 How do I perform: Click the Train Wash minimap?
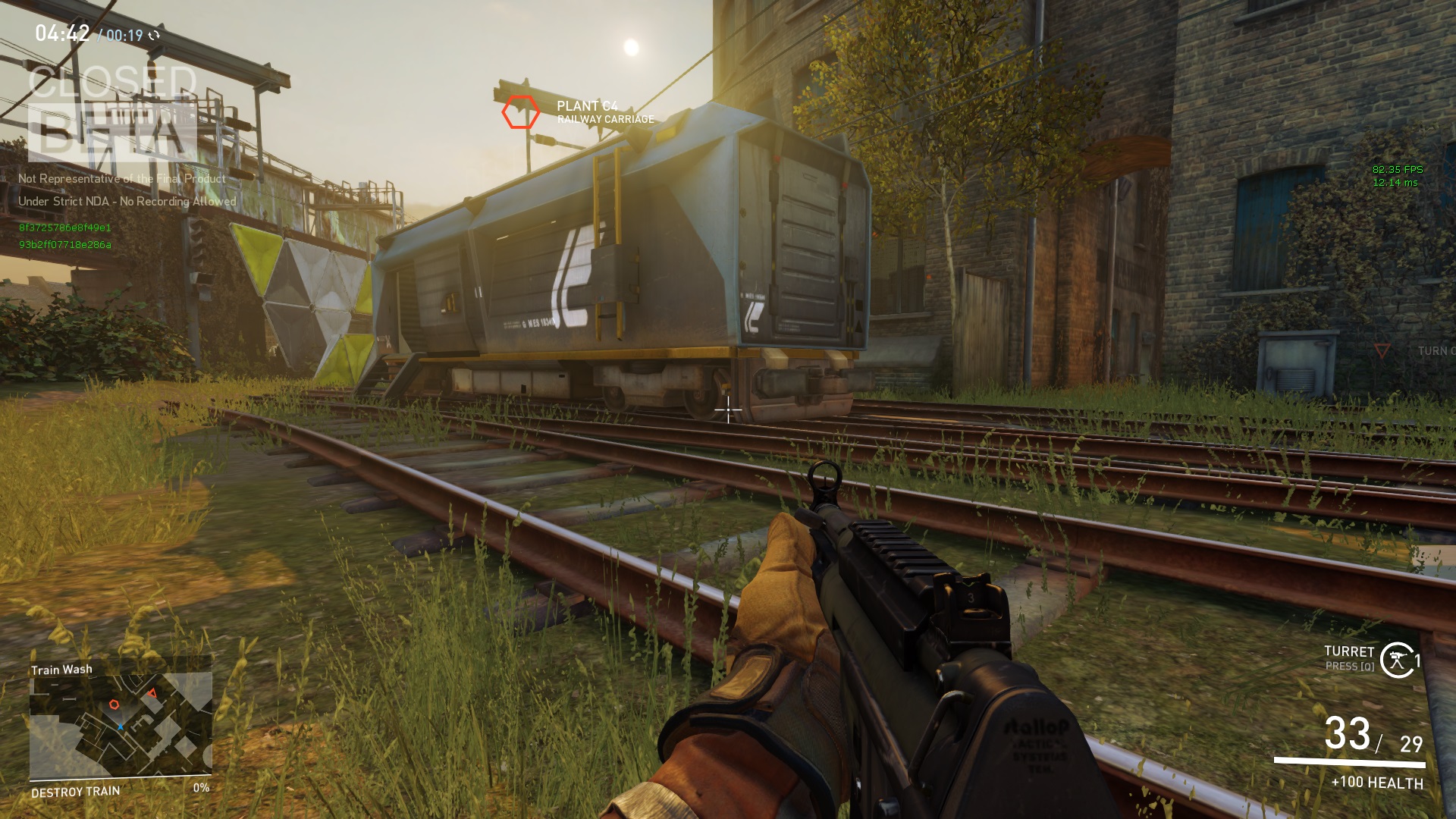[x=120, y=726]
